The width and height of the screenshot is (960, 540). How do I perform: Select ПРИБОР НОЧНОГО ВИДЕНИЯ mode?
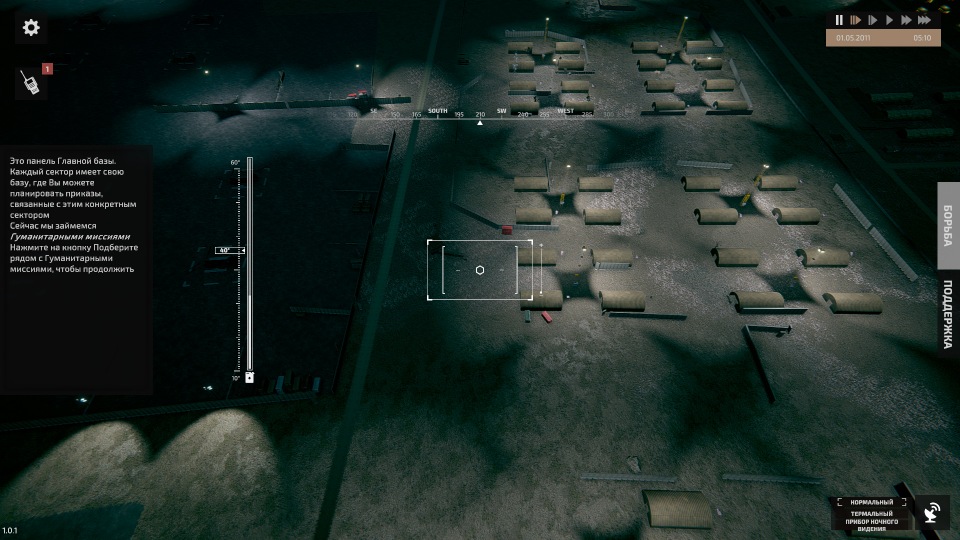point(871,525)
